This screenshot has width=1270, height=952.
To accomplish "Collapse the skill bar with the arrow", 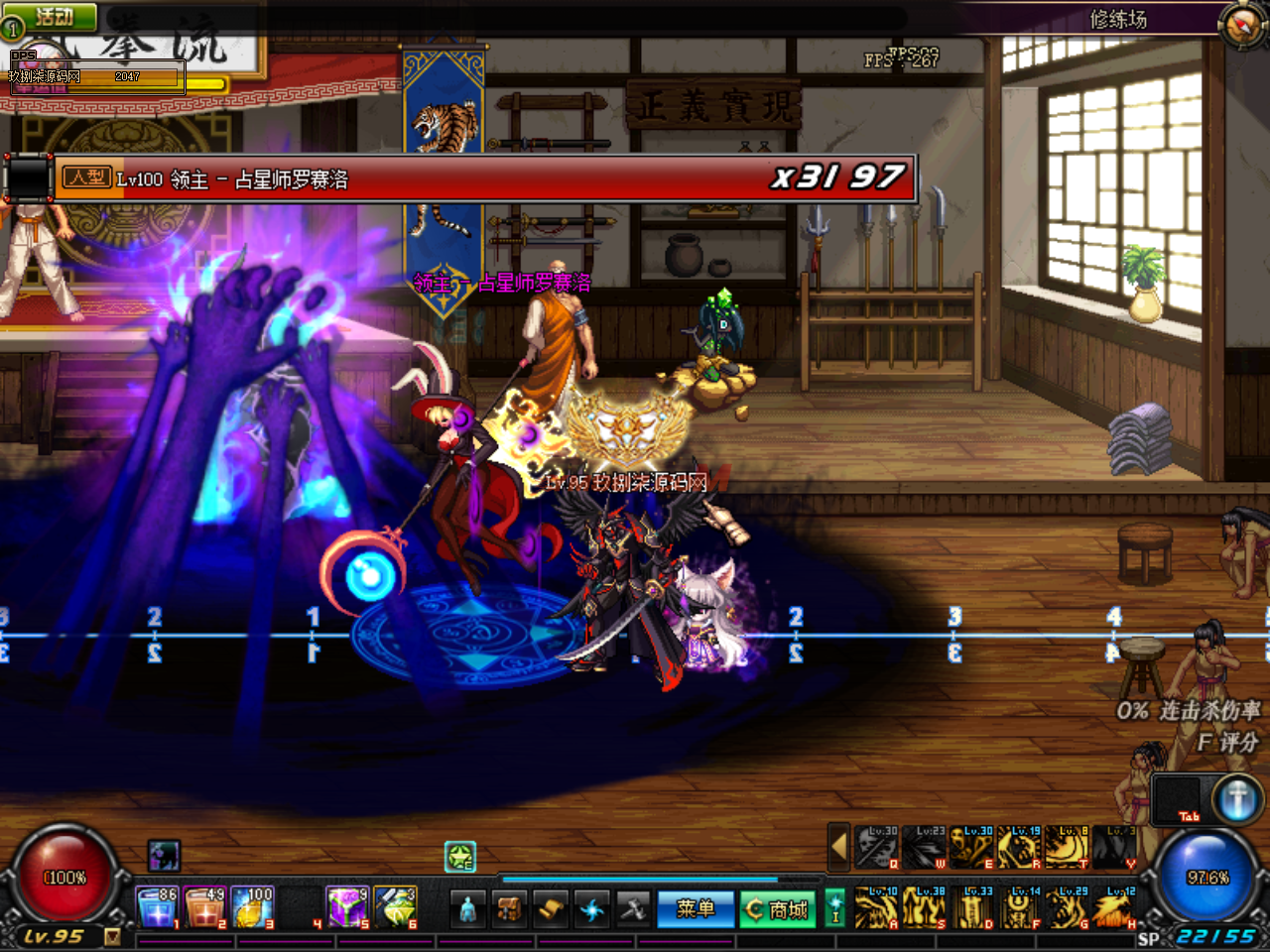I will 838,847.
